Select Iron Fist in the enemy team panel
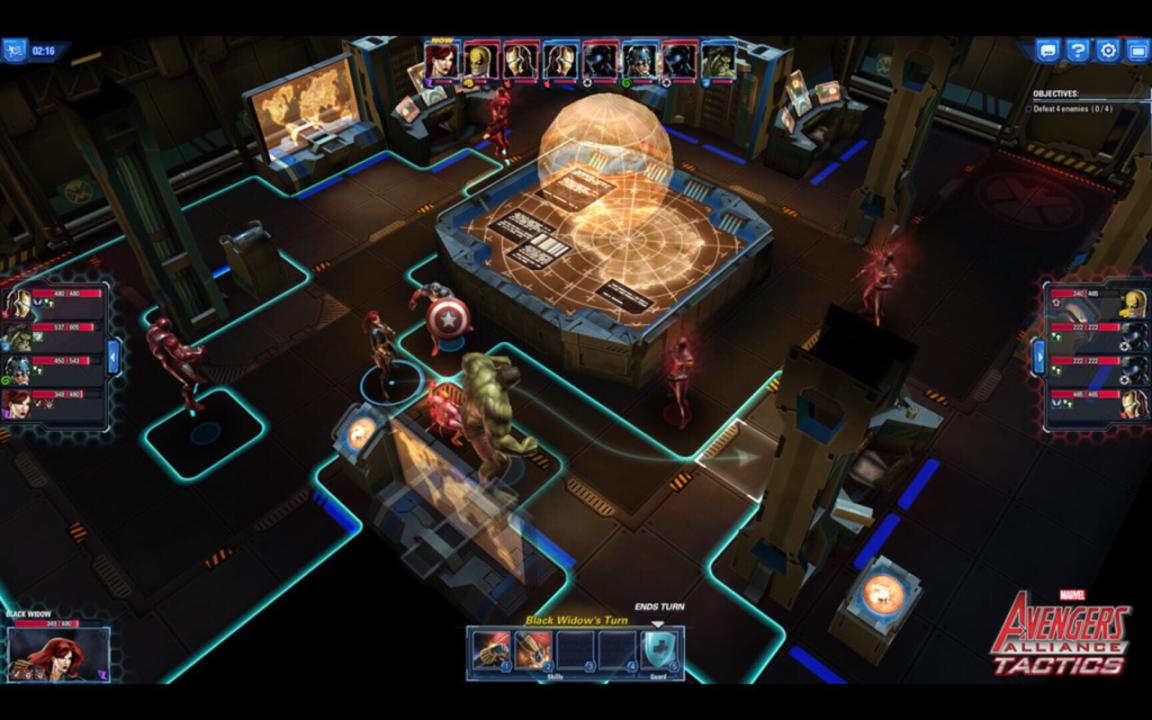 coord(1132,304)
